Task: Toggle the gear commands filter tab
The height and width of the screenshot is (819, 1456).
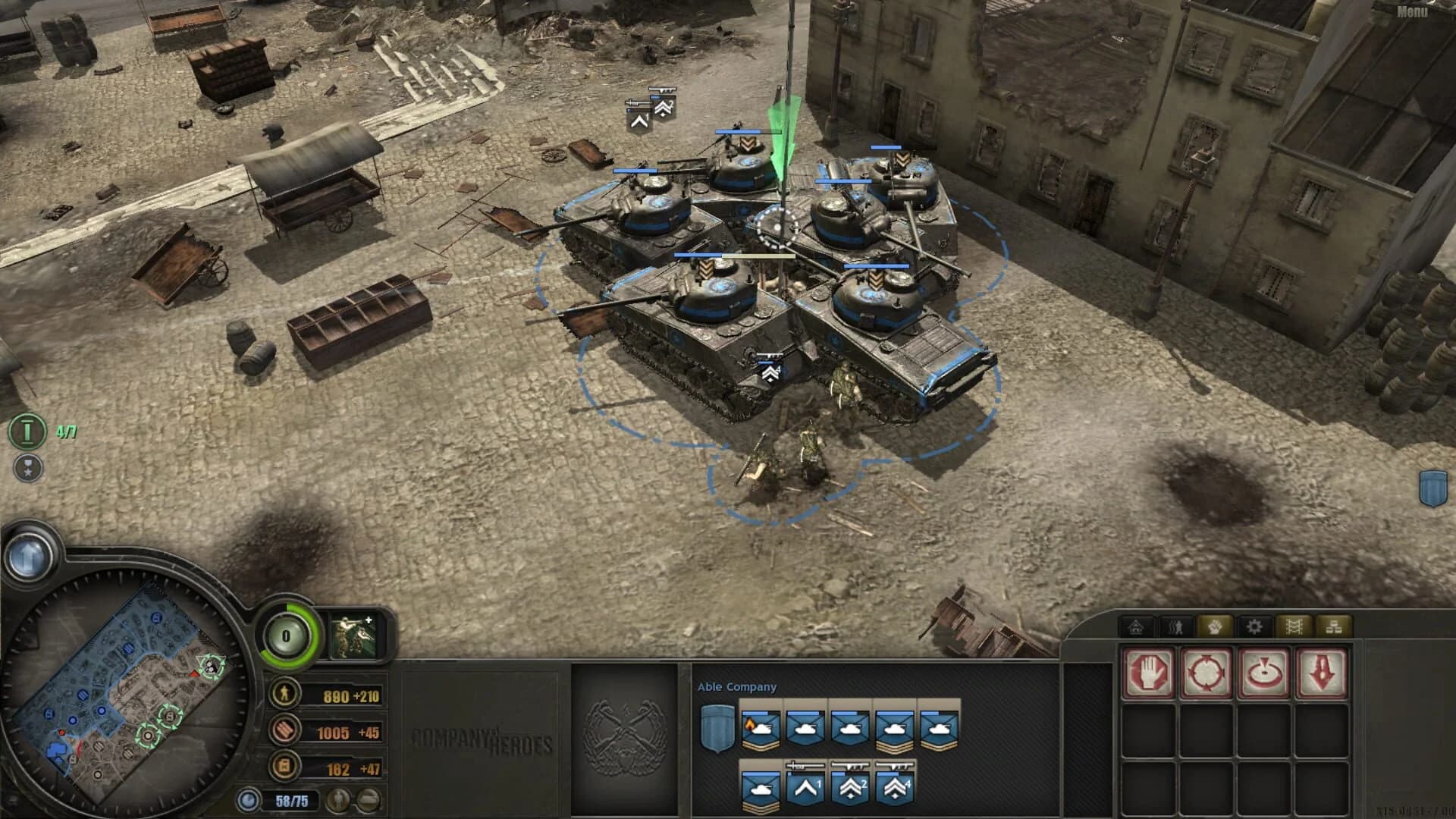Action: (1254, 626)
